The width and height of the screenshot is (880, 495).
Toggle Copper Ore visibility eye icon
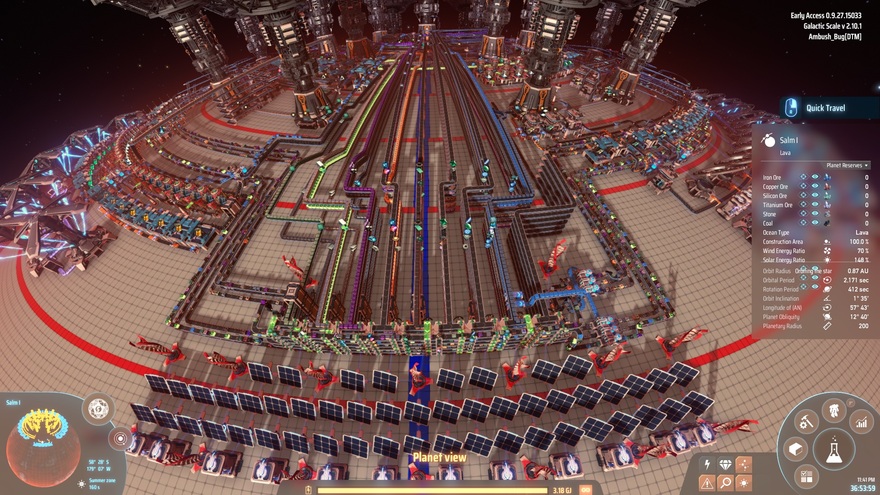point(815,186)
